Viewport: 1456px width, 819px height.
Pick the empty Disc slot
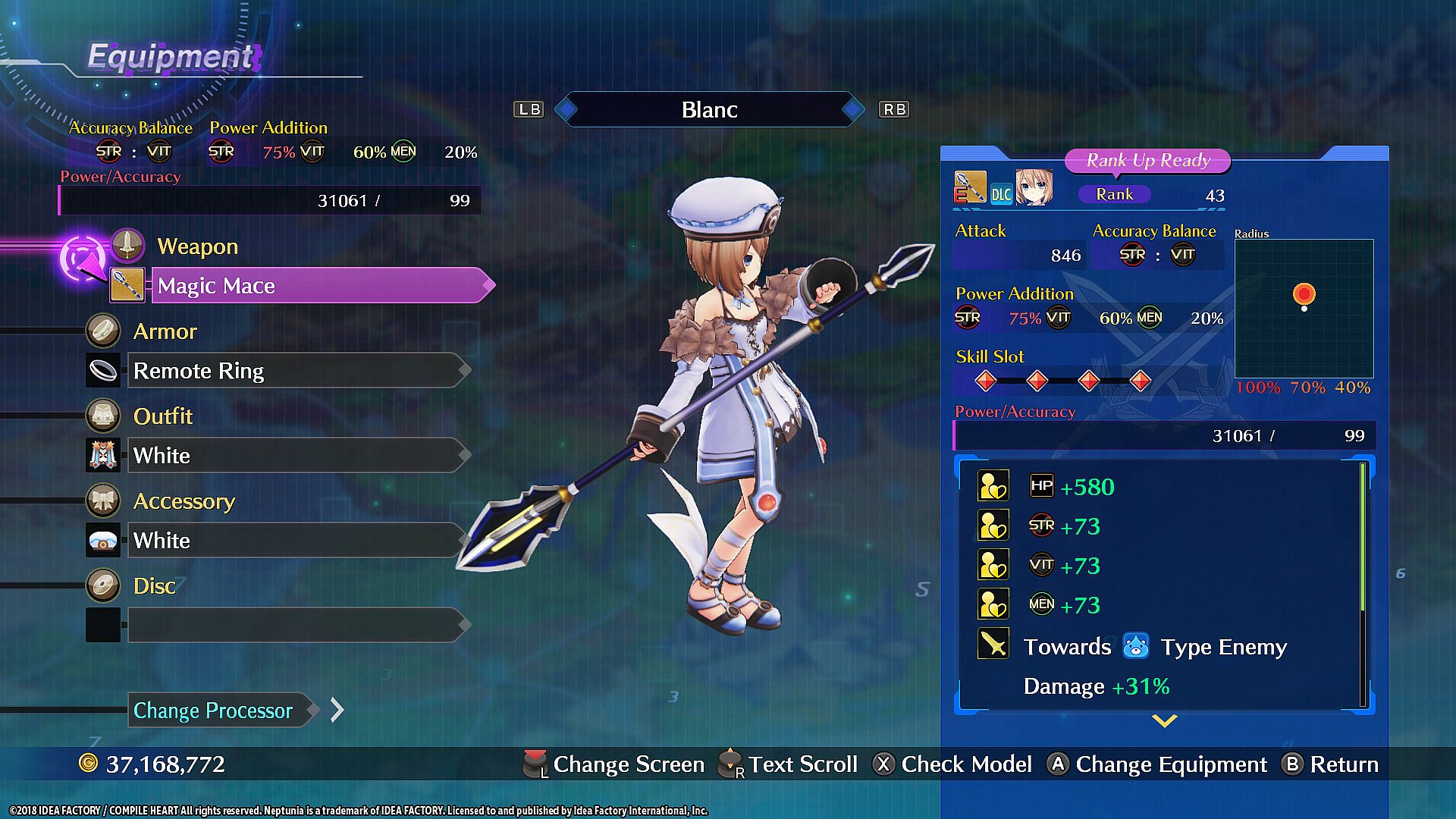tap(296, 626)
